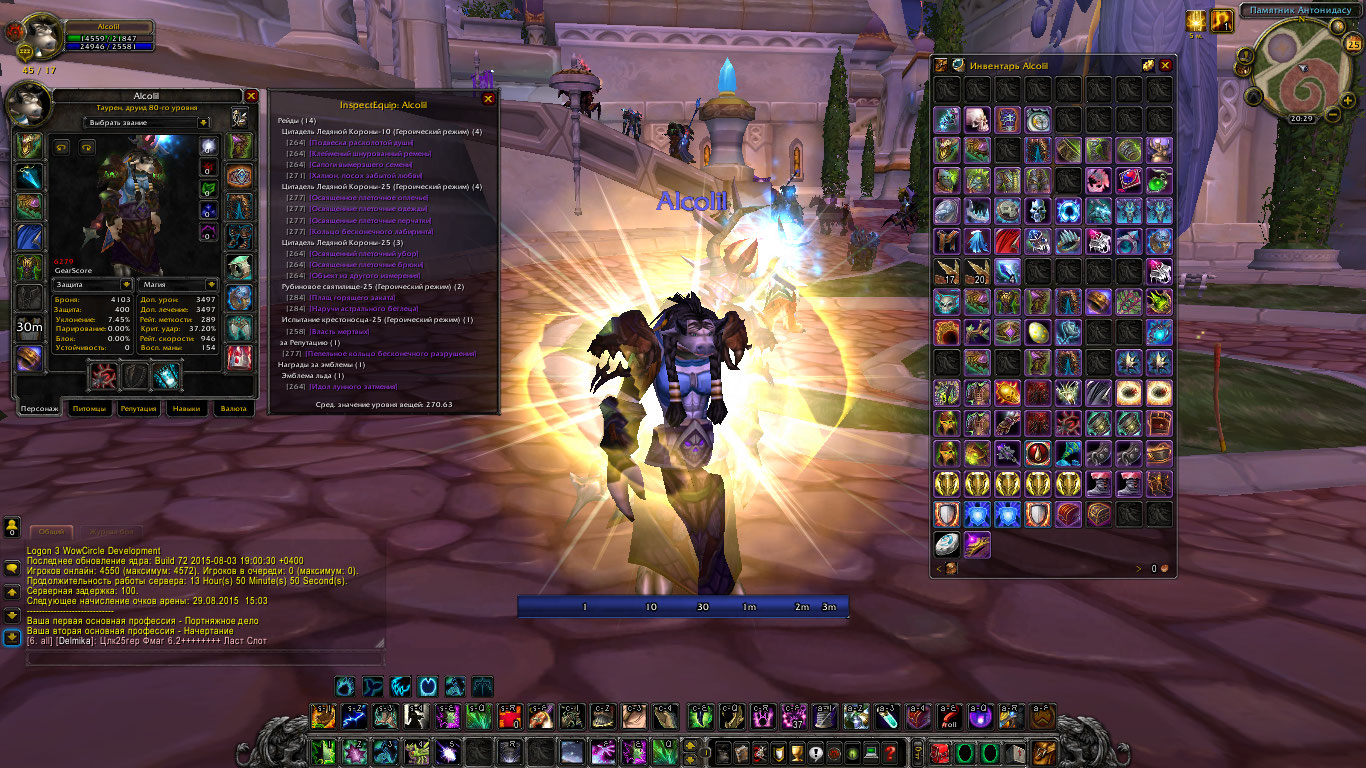
Task: Open the calendar button showing 25
Action: coord(1353,44)
